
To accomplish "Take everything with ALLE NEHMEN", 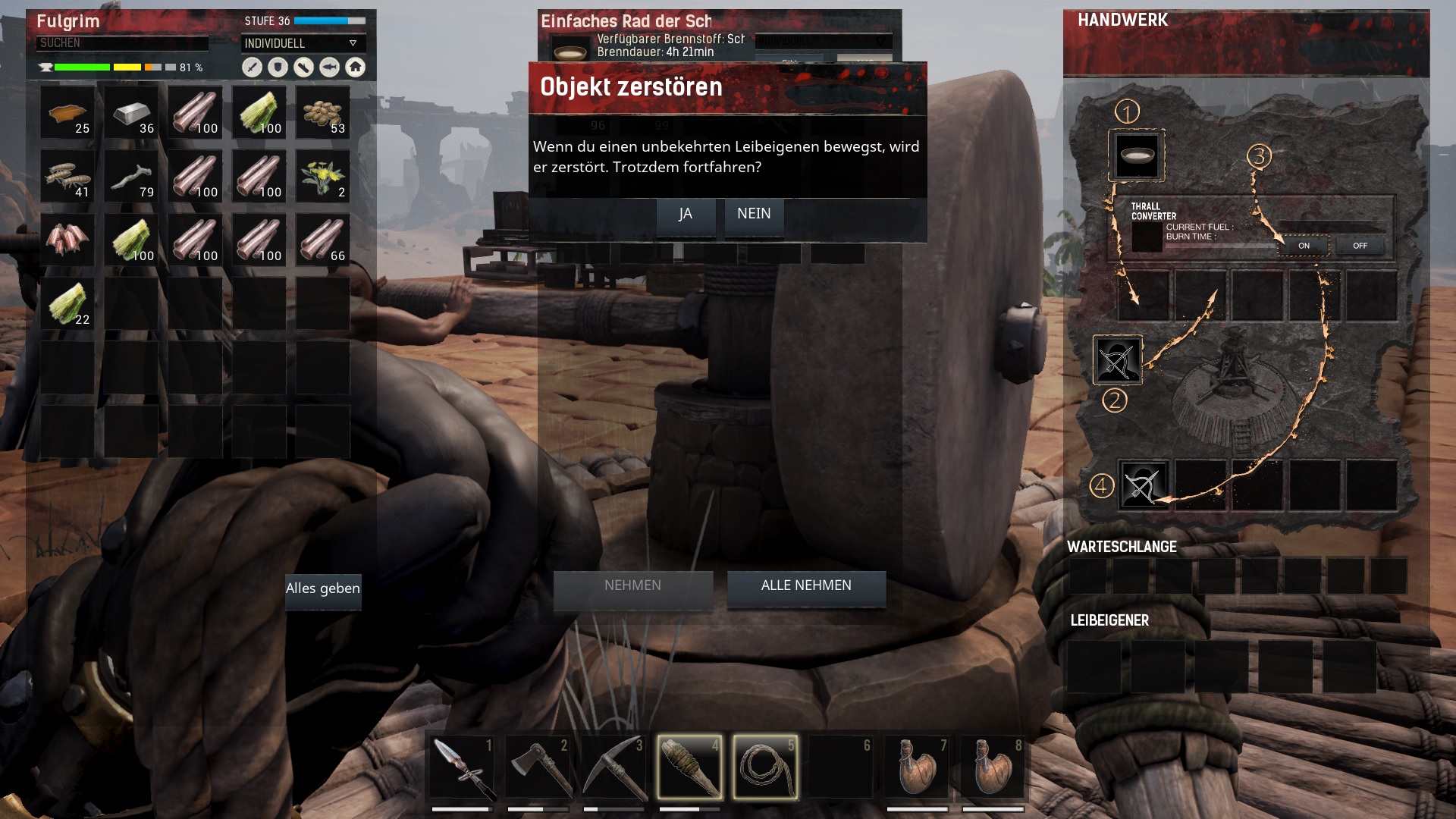I will 806,587.
